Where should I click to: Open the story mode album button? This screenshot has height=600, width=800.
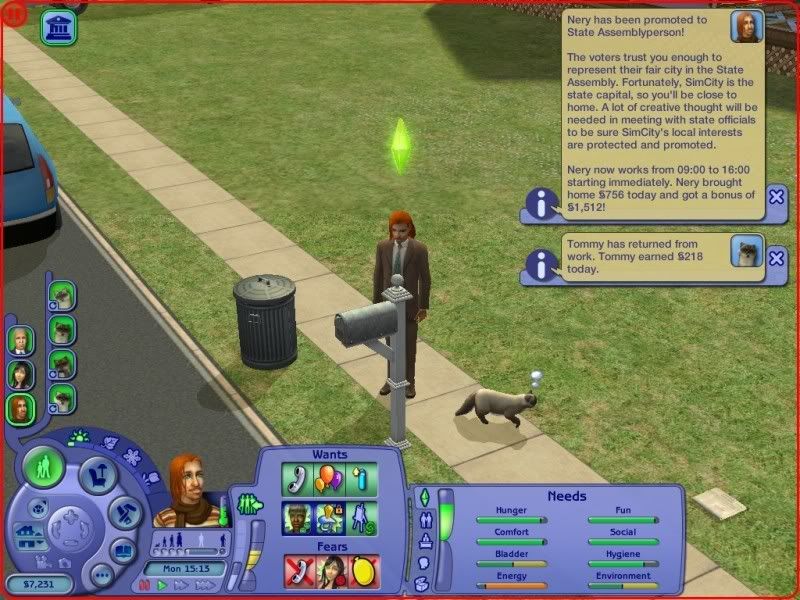122,550
